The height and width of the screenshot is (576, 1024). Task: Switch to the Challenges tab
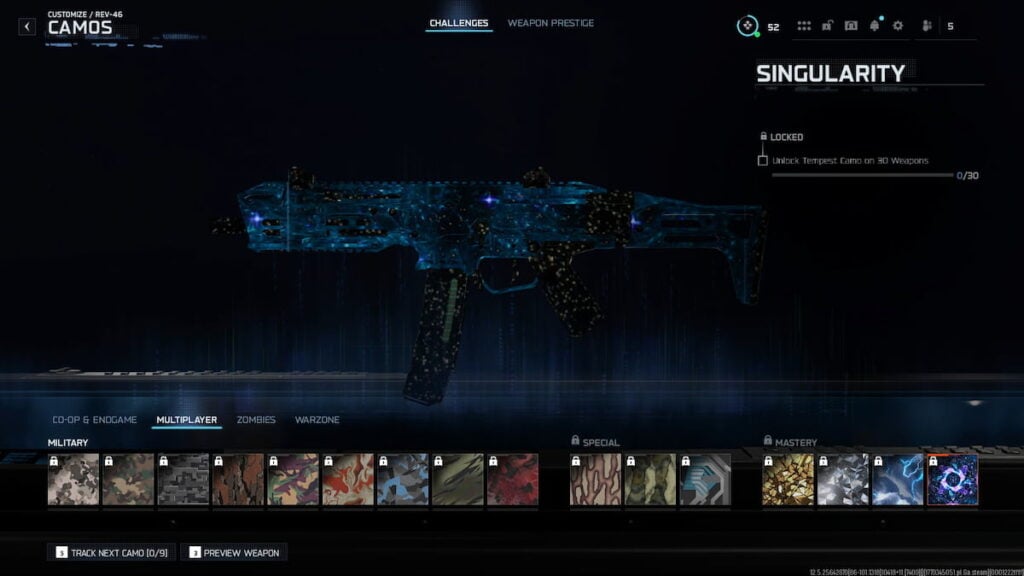[x=459, y=23]
